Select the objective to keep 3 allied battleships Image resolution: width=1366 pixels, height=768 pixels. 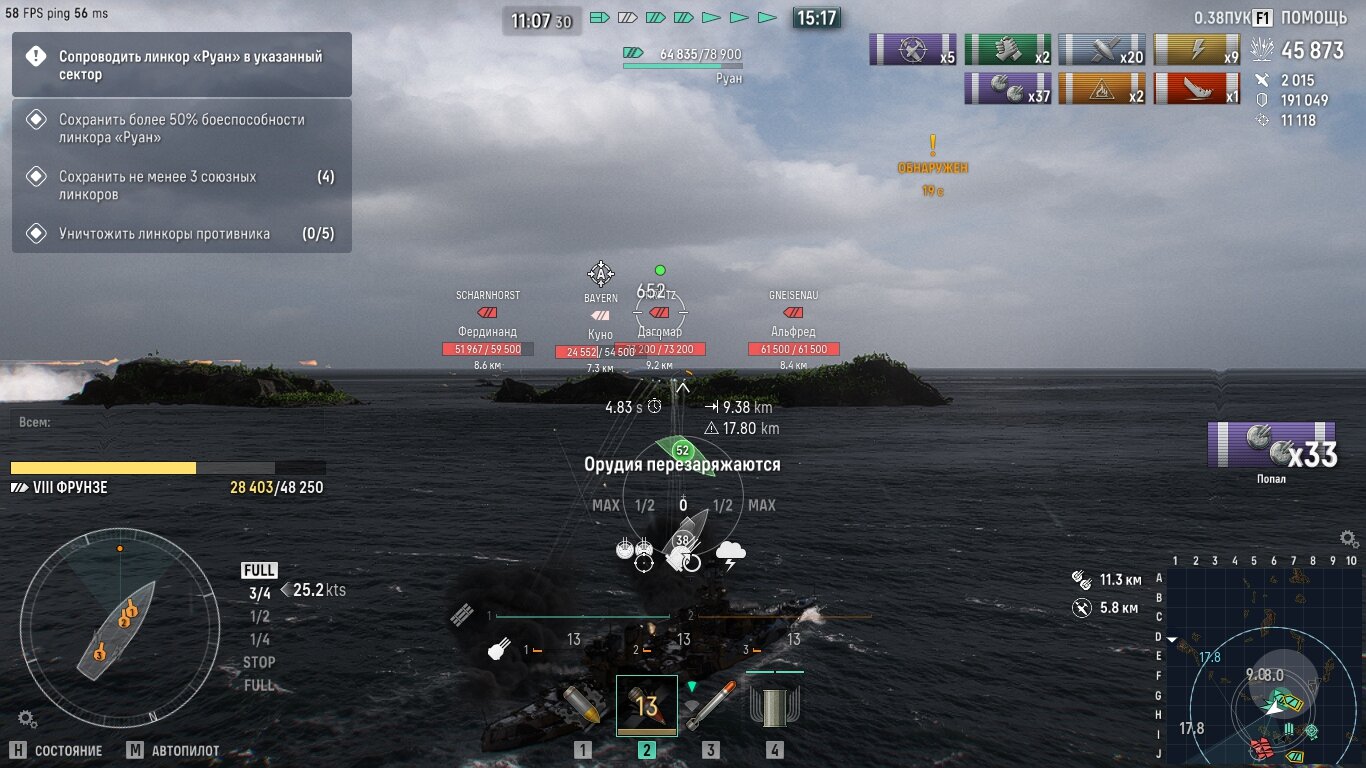(x=182, y=185)
